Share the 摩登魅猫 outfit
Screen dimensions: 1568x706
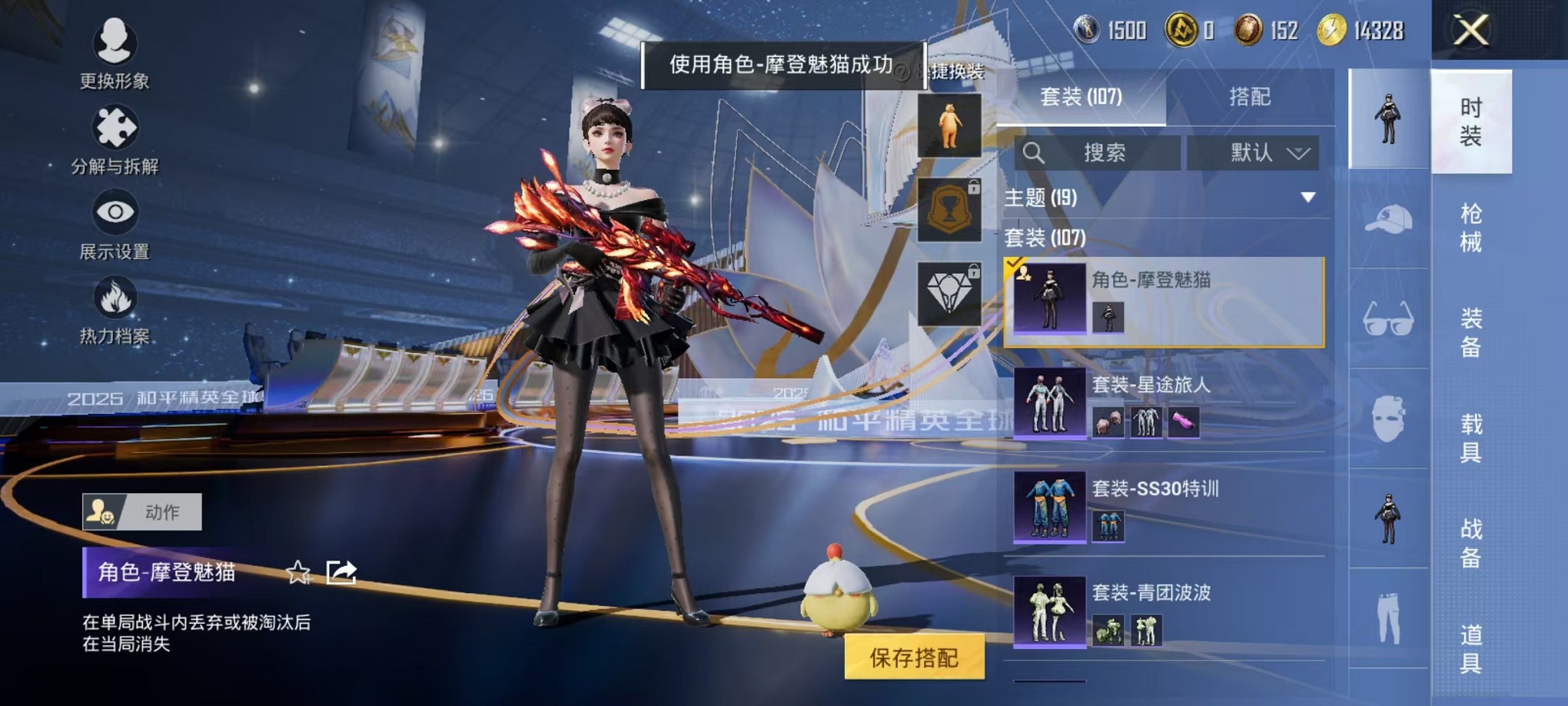pos(341,572)
